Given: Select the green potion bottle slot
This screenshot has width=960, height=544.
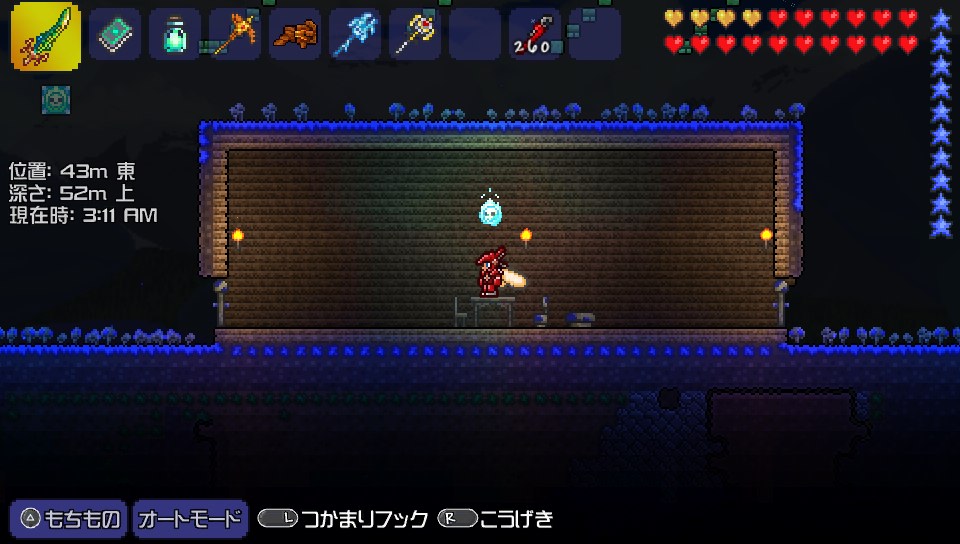Looking at the screenshot, I should (175, 34).
